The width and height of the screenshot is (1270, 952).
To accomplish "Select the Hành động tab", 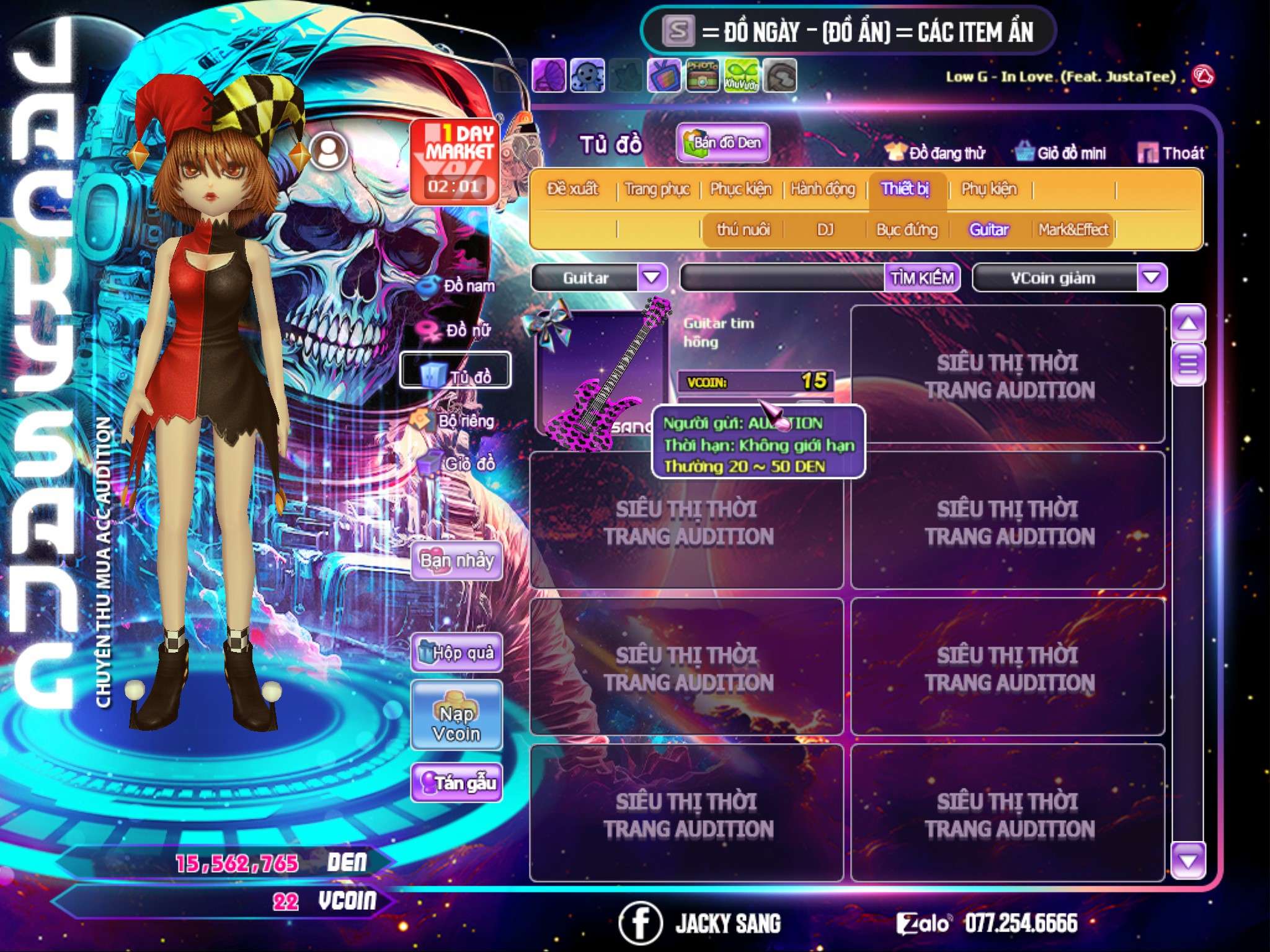I will point(822,189).
